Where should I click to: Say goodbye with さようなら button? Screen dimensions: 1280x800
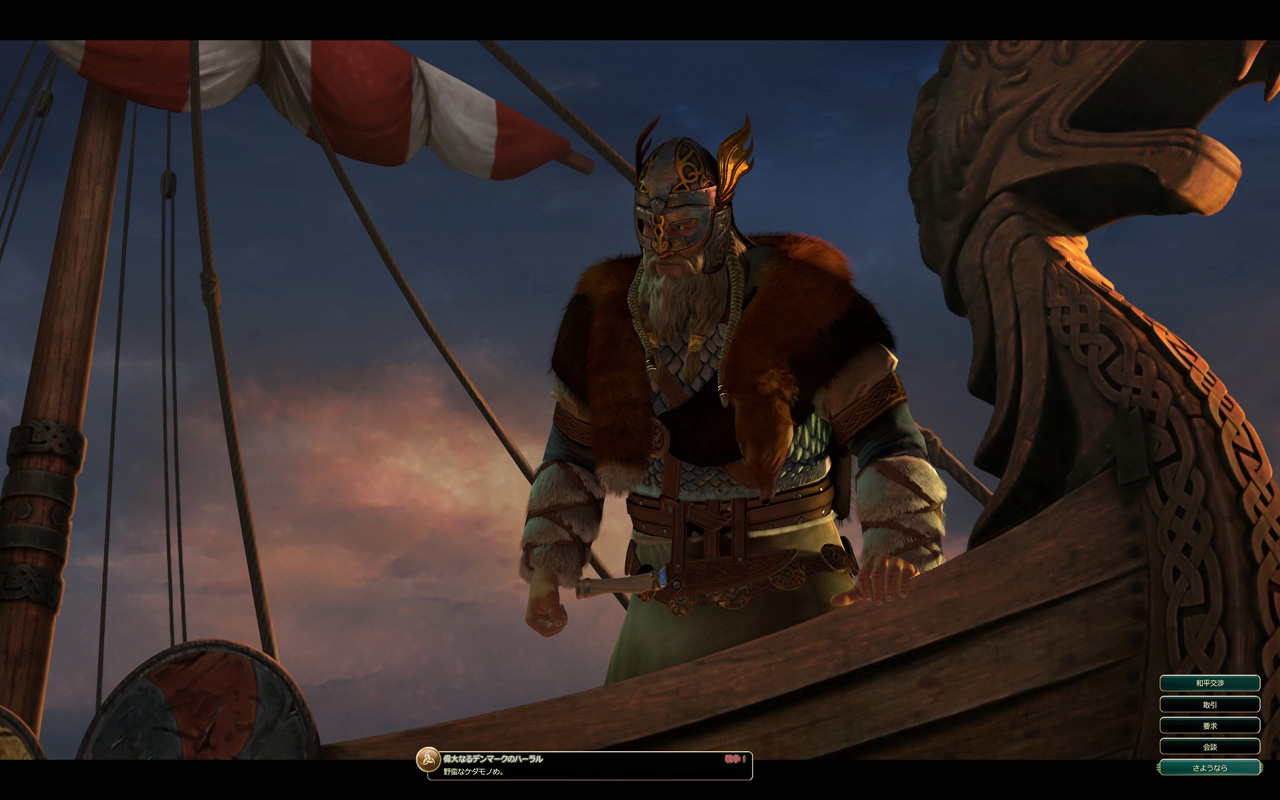pos(1209,767)
